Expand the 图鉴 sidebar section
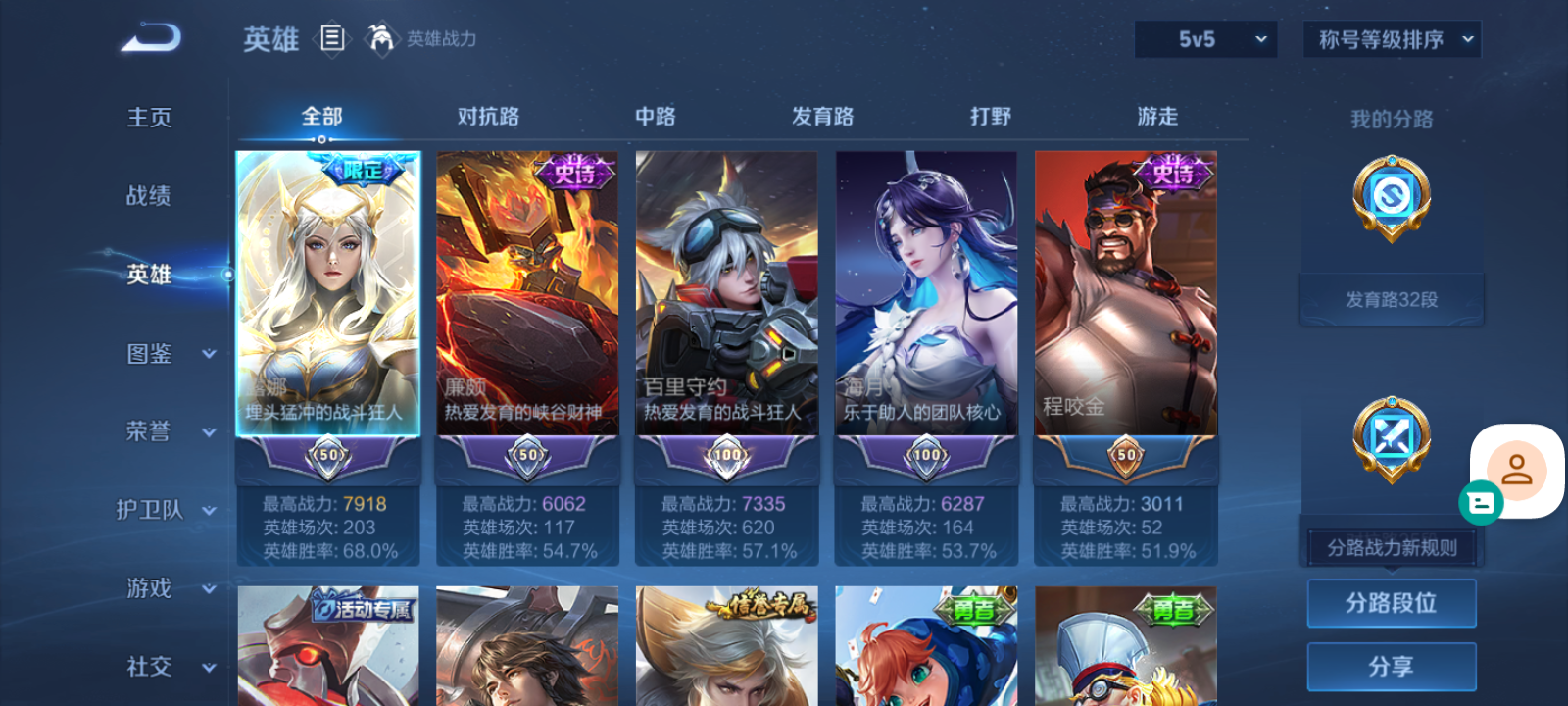Viewport: 1568px width, 706px height. click(x=167, y=354)
